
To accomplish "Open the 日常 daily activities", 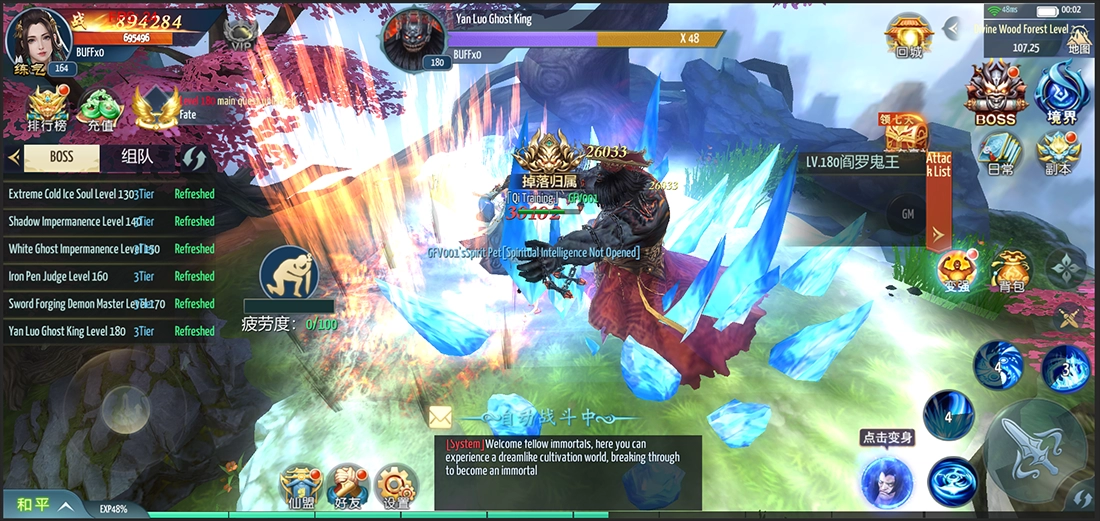I will 998,153.
